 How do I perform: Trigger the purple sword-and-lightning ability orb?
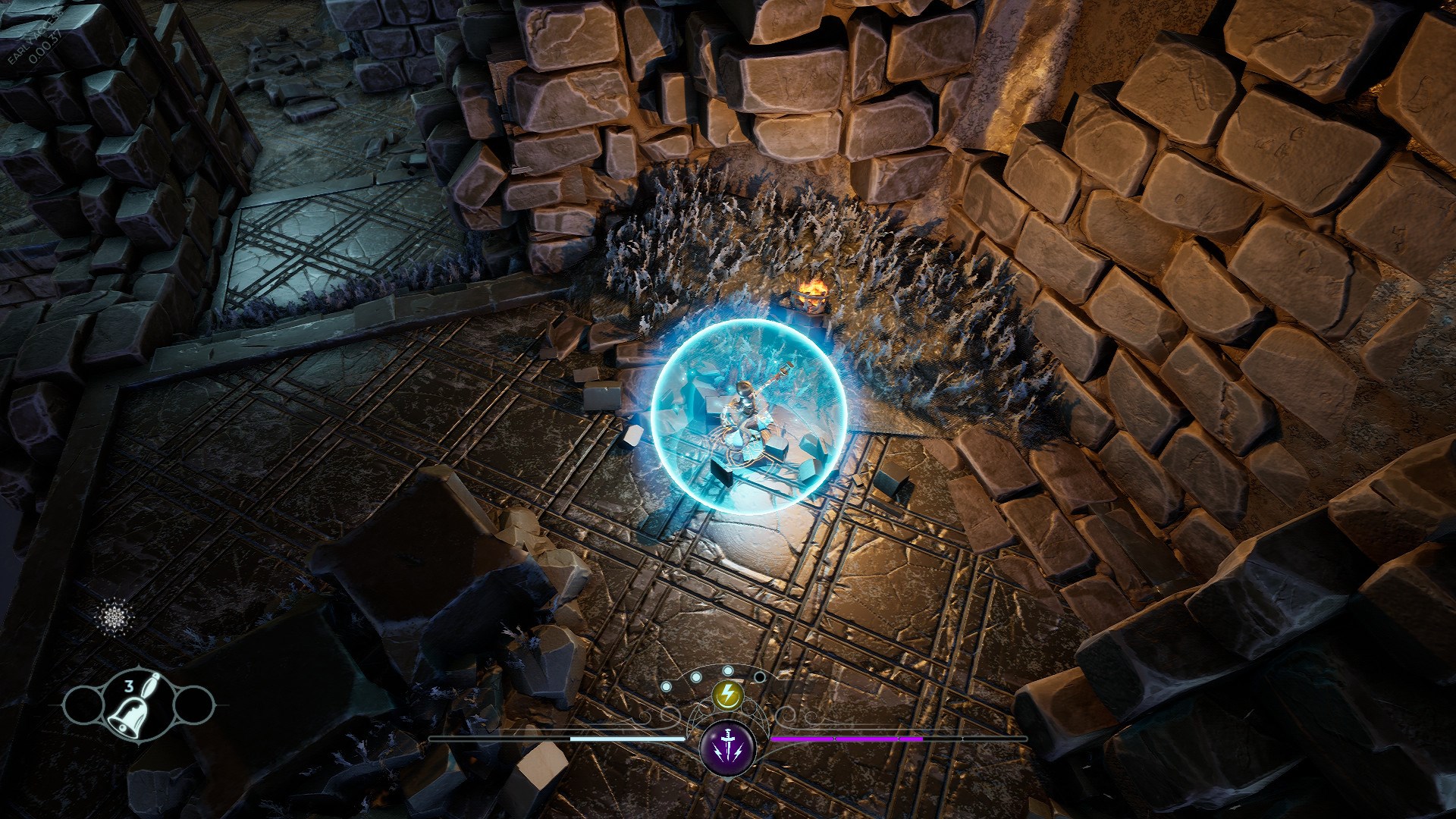pos(728,745)
